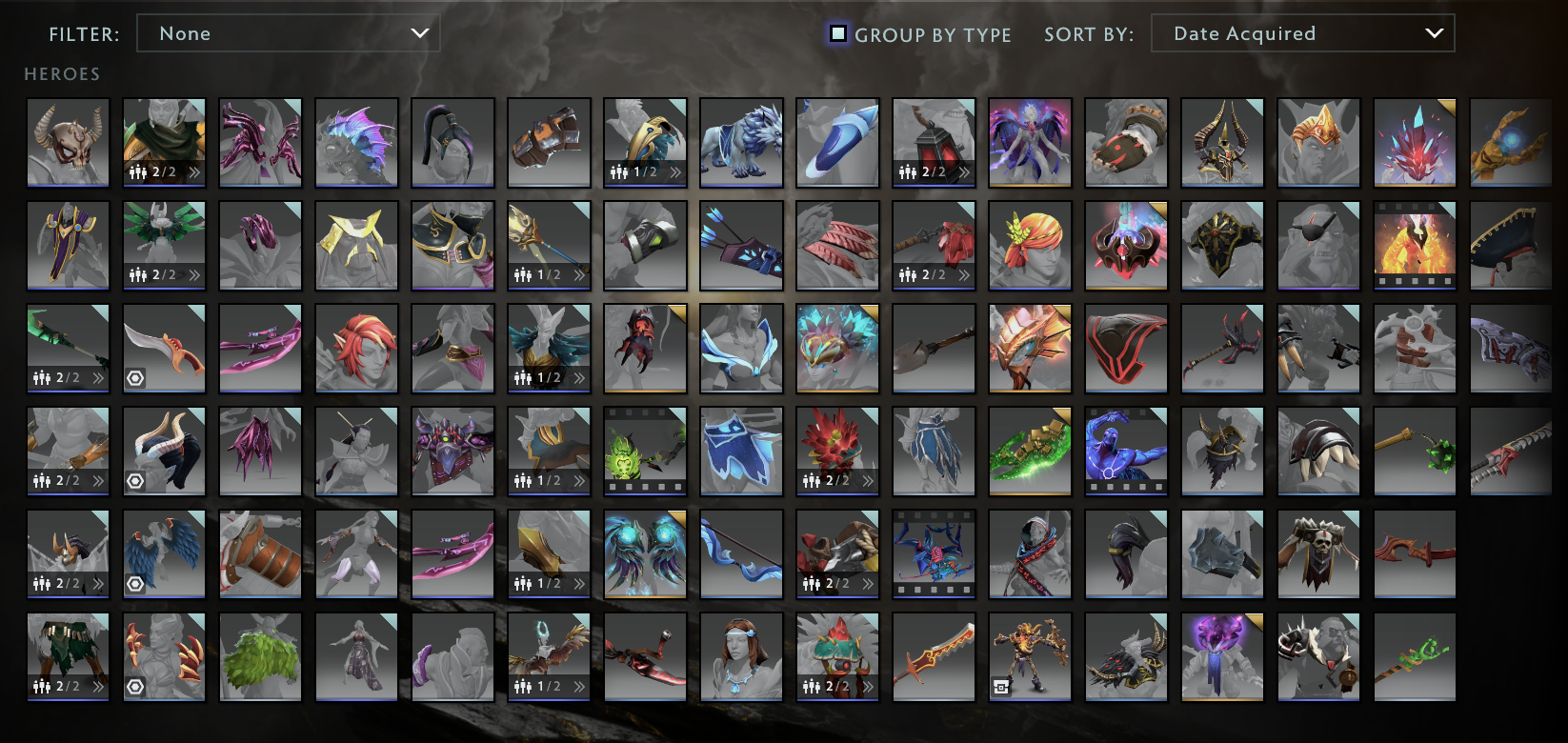Expand the 2/2 bundle next to red lantern

pos(963,173)
